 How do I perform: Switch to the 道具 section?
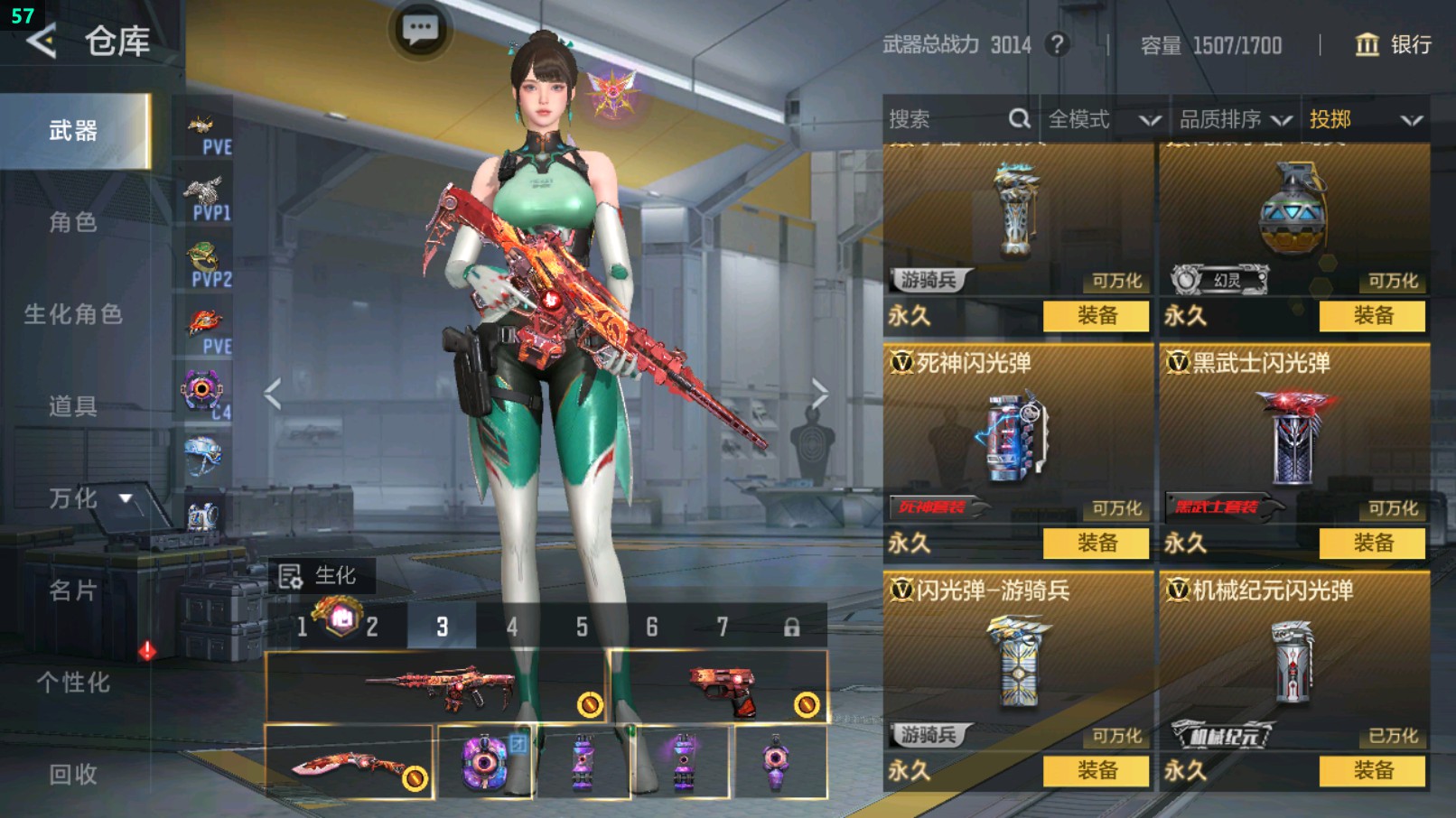tap(73, 406)
